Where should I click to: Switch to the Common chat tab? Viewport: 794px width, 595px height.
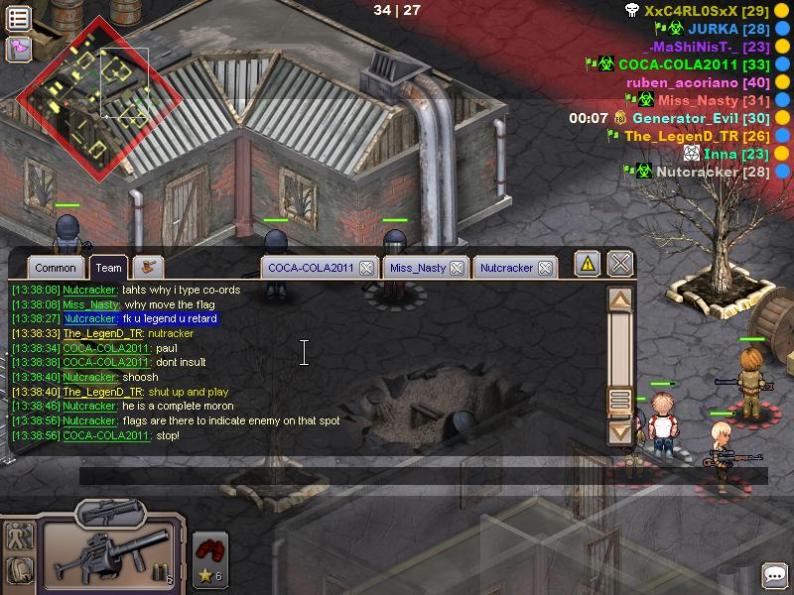coord(55,268)
